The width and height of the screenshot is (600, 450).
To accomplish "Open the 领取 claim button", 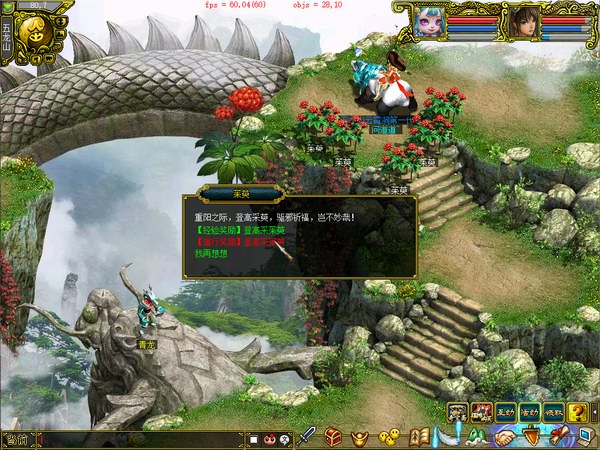I will 553,411.
